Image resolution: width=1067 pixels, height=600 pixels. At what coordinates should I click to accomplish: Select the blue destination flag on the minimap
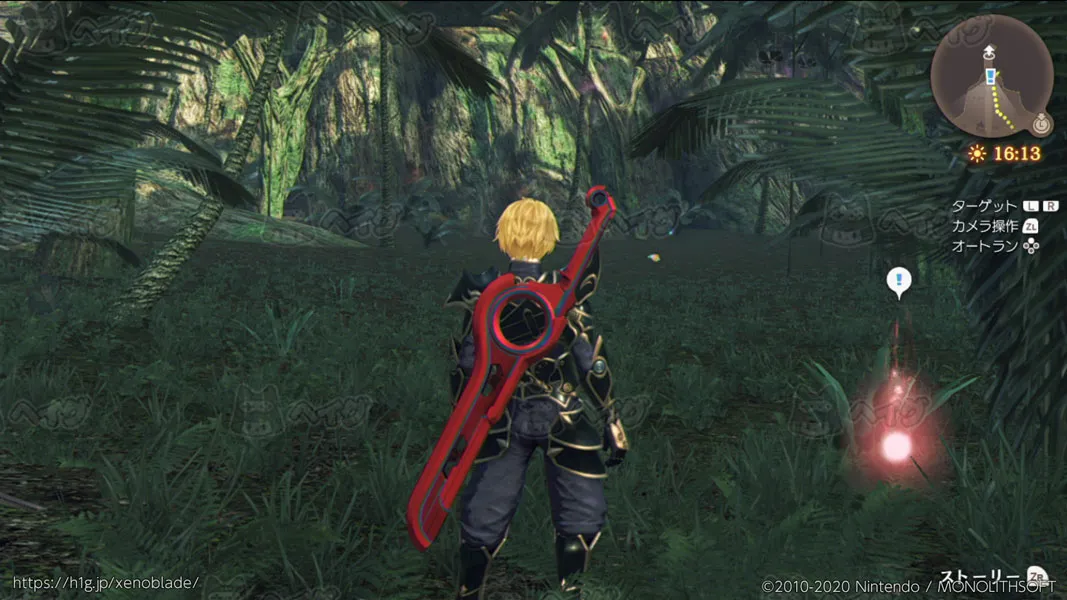tap(990, 76)
